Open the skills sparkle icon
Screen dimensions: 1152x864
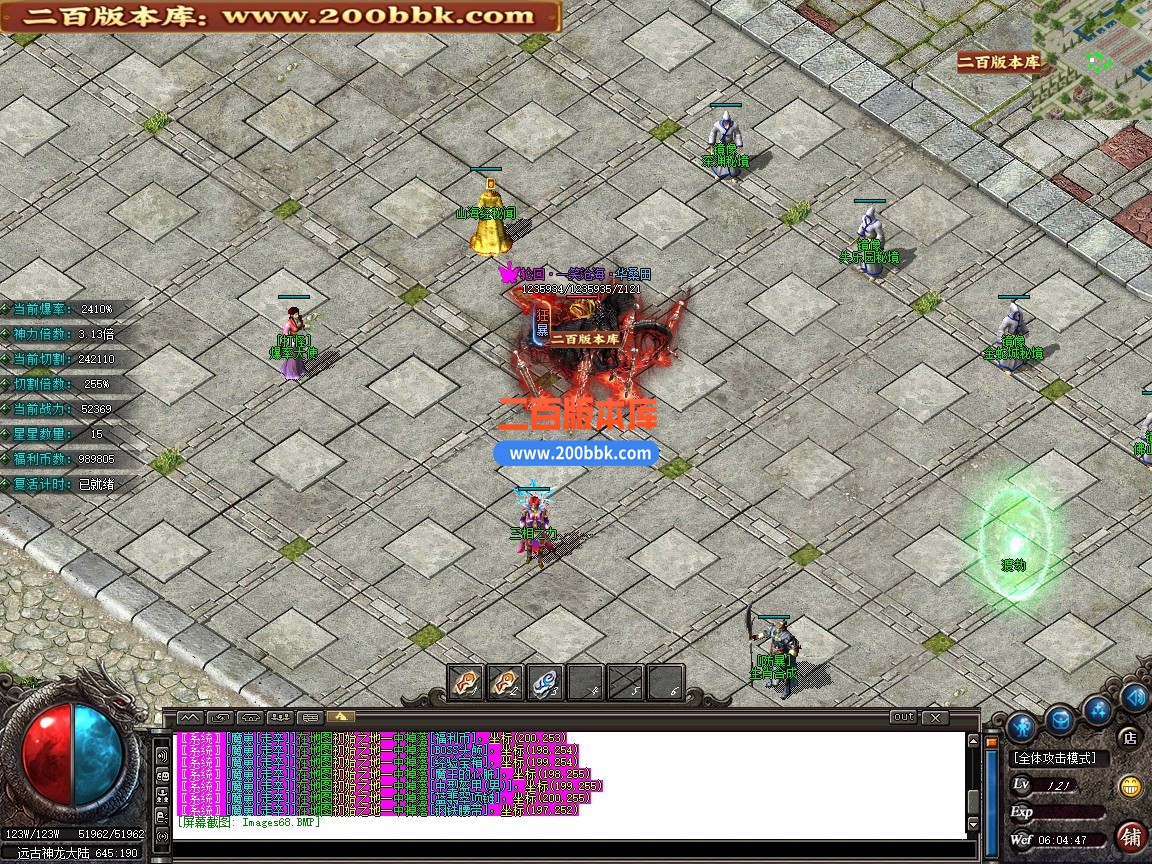(x=1098, y=710)
